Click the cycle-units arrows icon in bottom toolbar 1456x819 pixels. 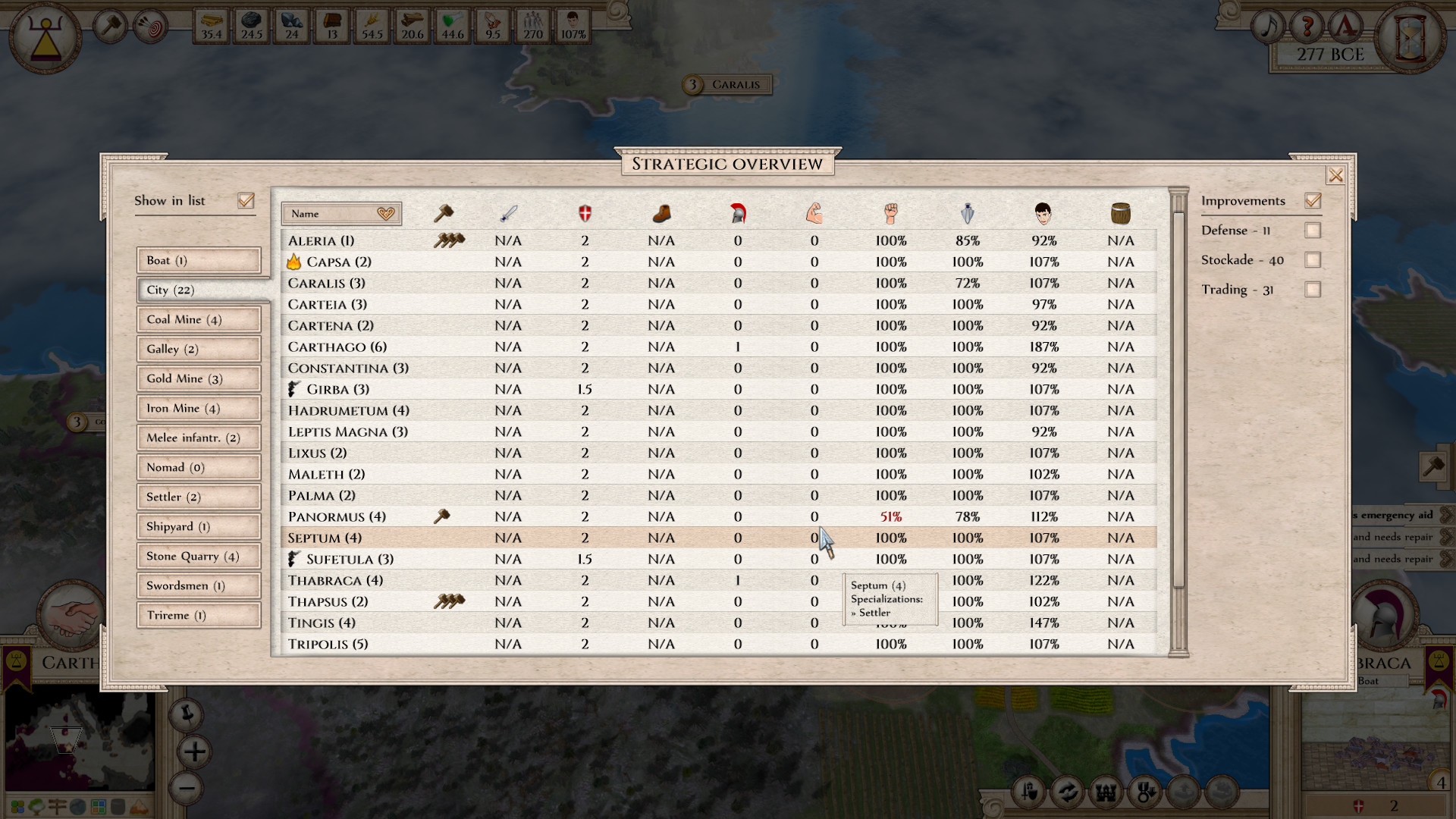pos(1068,791)
